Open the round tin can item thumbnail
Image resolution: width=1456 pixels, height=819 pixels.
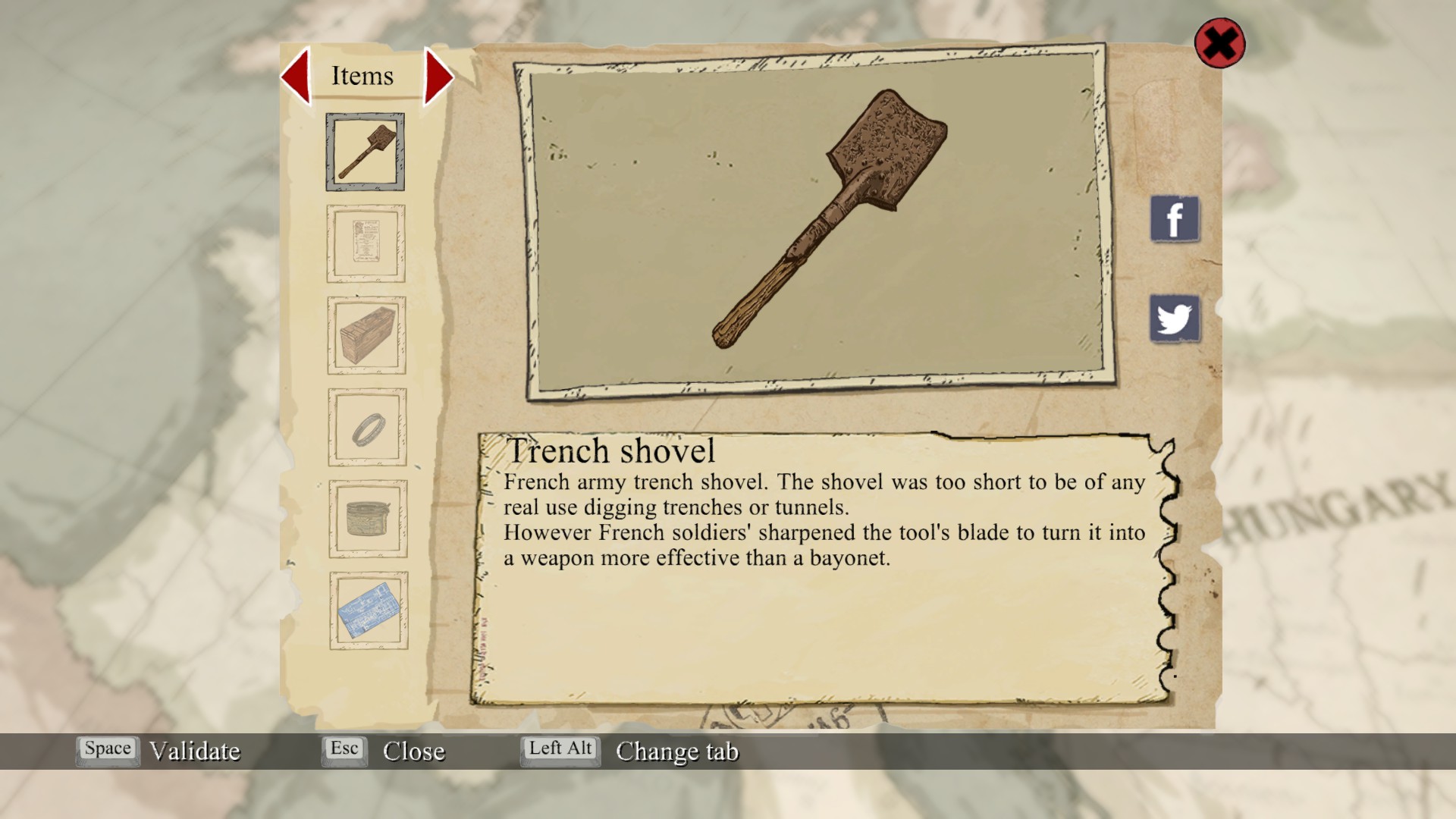tap(368, 519)
